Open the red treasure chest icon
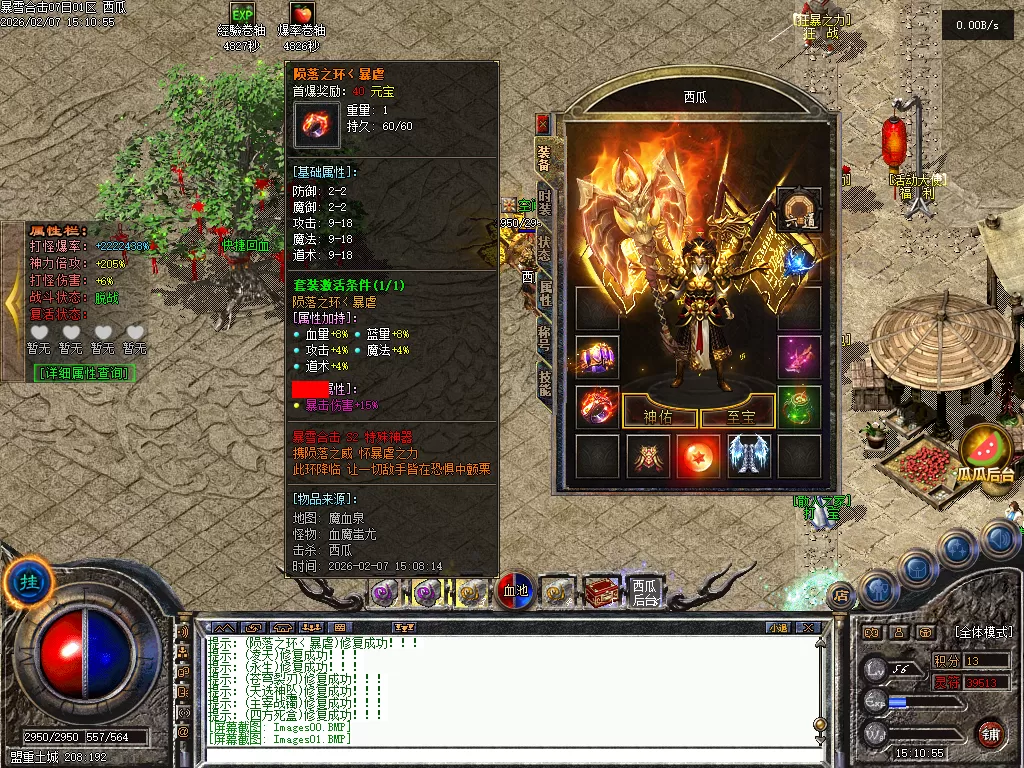Viewport: 1024px width, 768px height. pyautogui.click(x=602, y=591)
